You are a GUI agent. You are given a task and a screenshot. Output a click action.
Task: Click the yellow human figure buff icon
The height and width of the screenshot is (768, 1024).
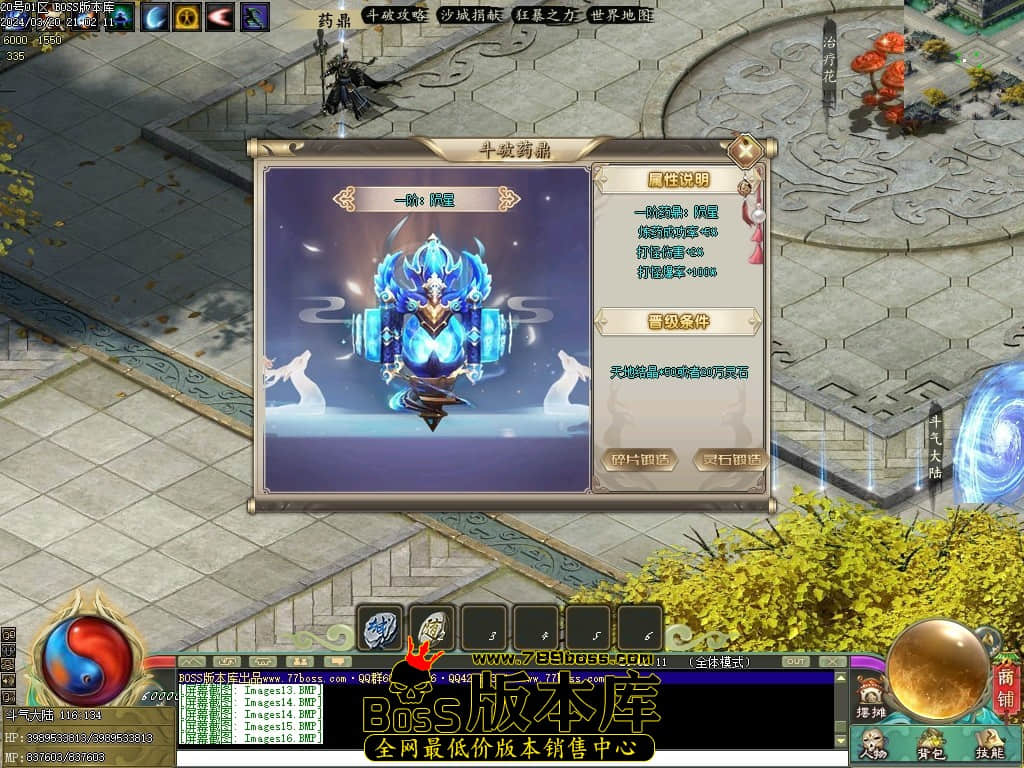(187, 16)
